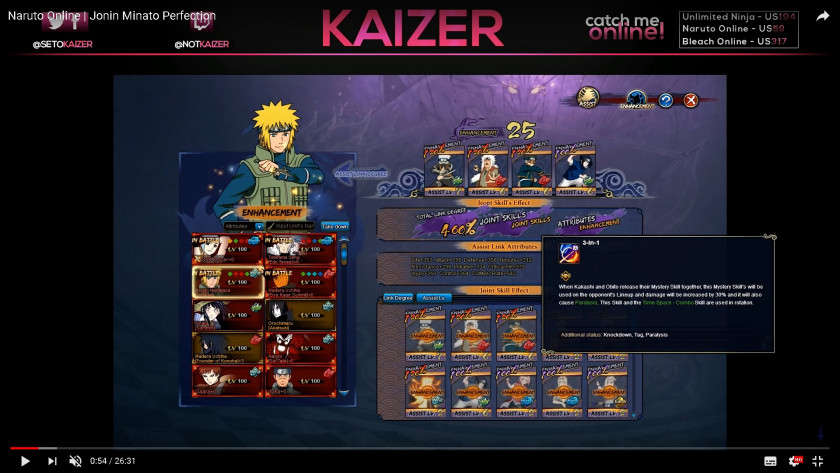Image resolution: width=840 pixels, height=473 pixels.
Task: Close the assist panel with the red X
Action: pos(690,100)
